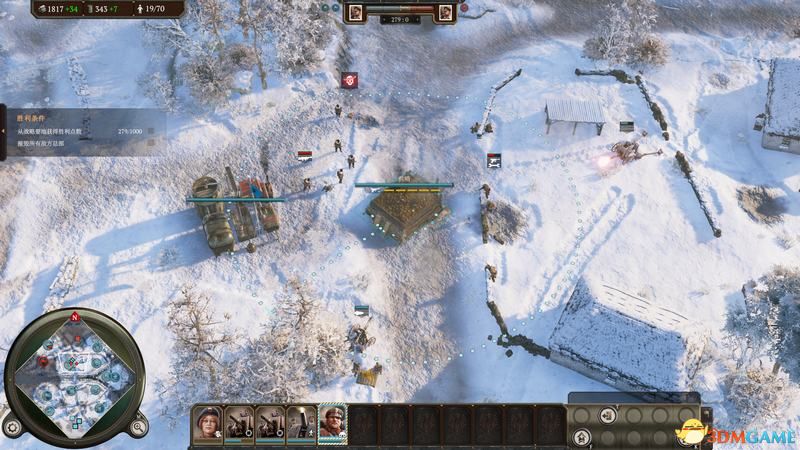The image size is (800, 450).
Task: Select the mortar unit card
Action: [301, 424]
